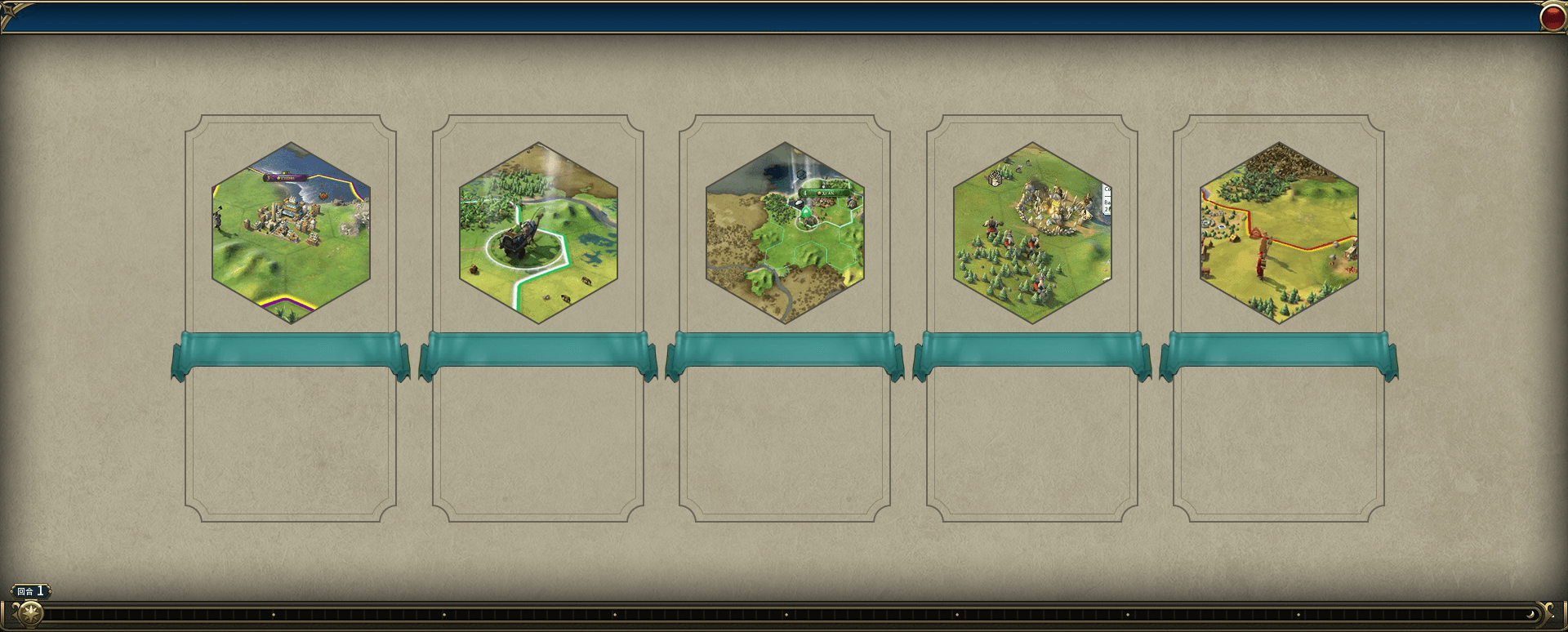The height and width of the screenshot is (632, 1568).
Task: Select the red border territory moment card
Action: click(1279, 233)
